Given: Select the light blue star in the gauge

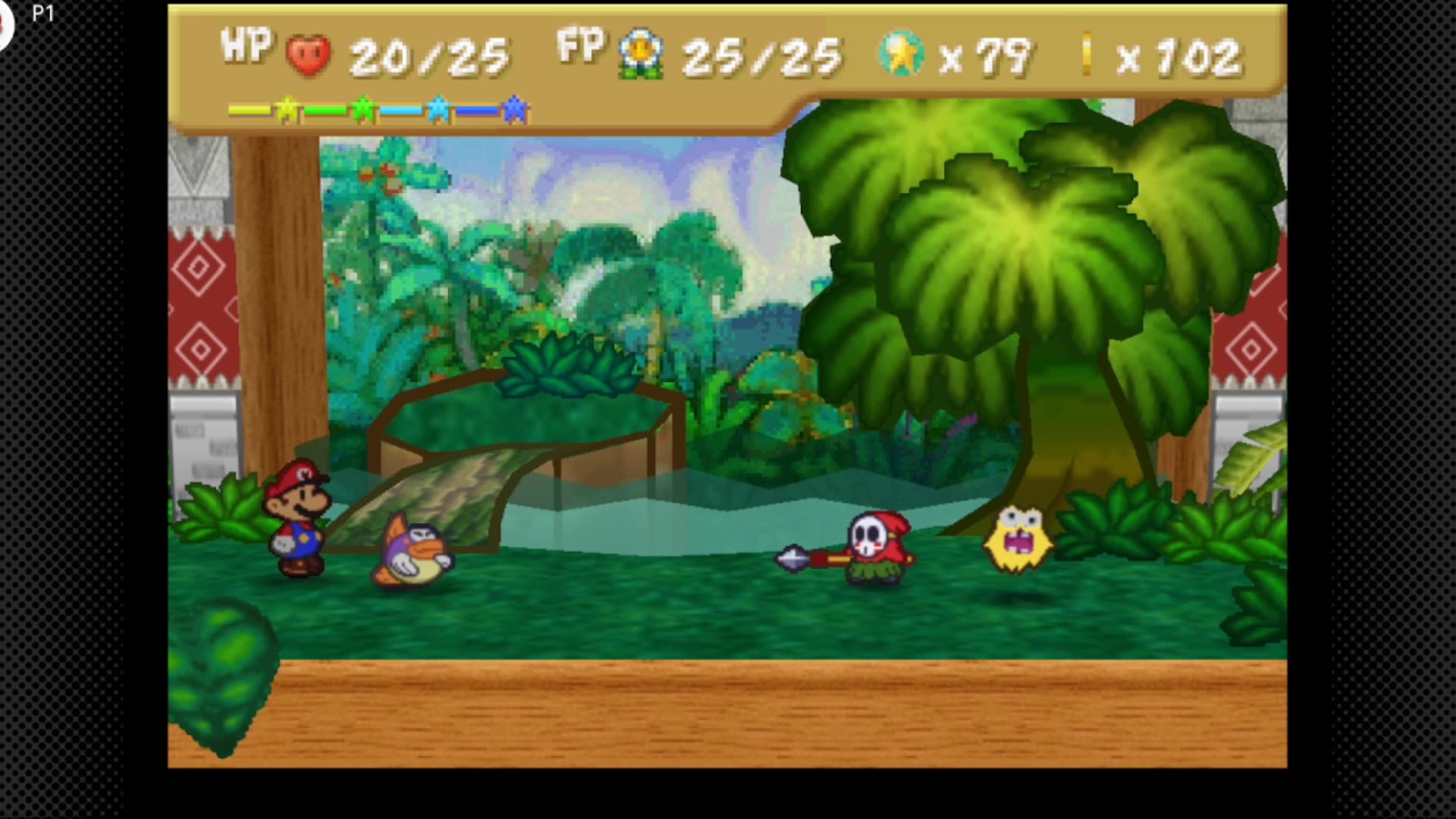Looking at the screenshot, I should click(x=438, y=109).
